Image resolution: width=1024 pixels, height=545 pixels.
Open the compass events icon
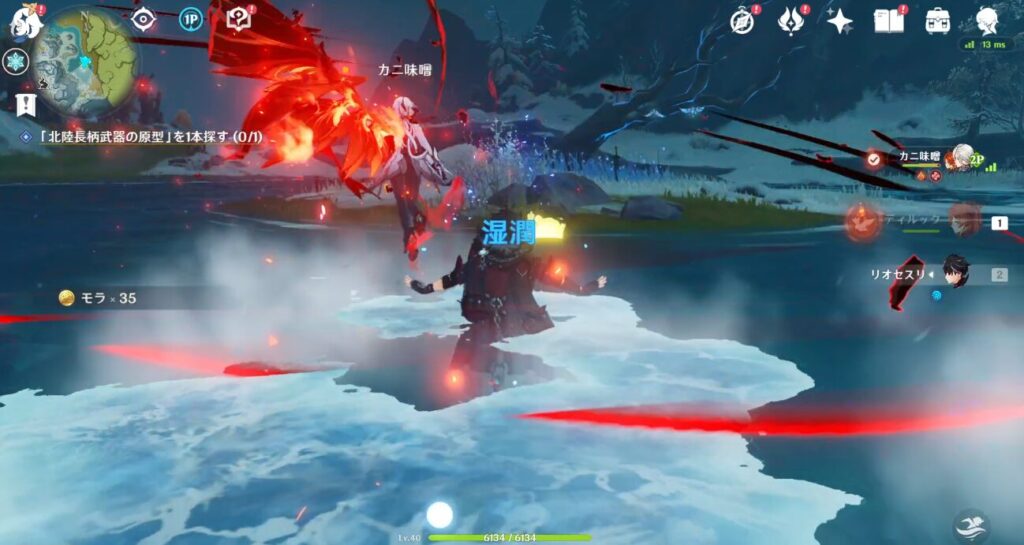(742, 21)
